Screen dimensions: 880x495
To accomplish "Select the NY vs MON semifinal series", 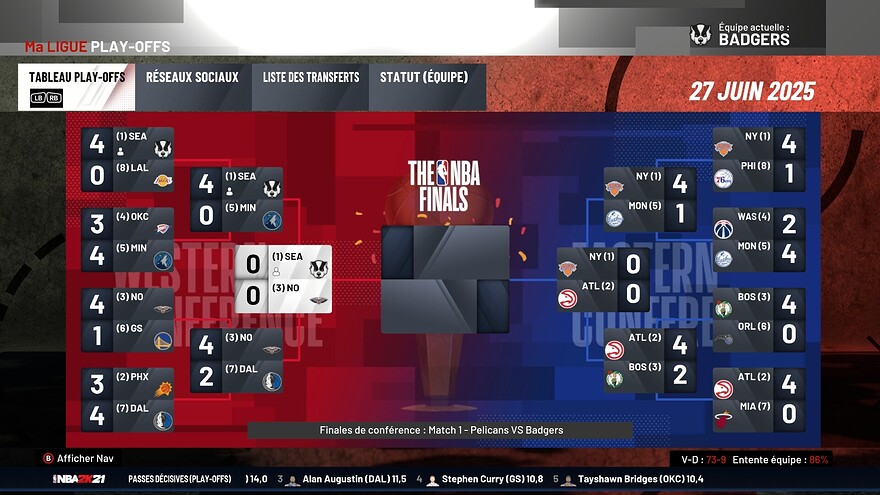I will tap(650, 200).
